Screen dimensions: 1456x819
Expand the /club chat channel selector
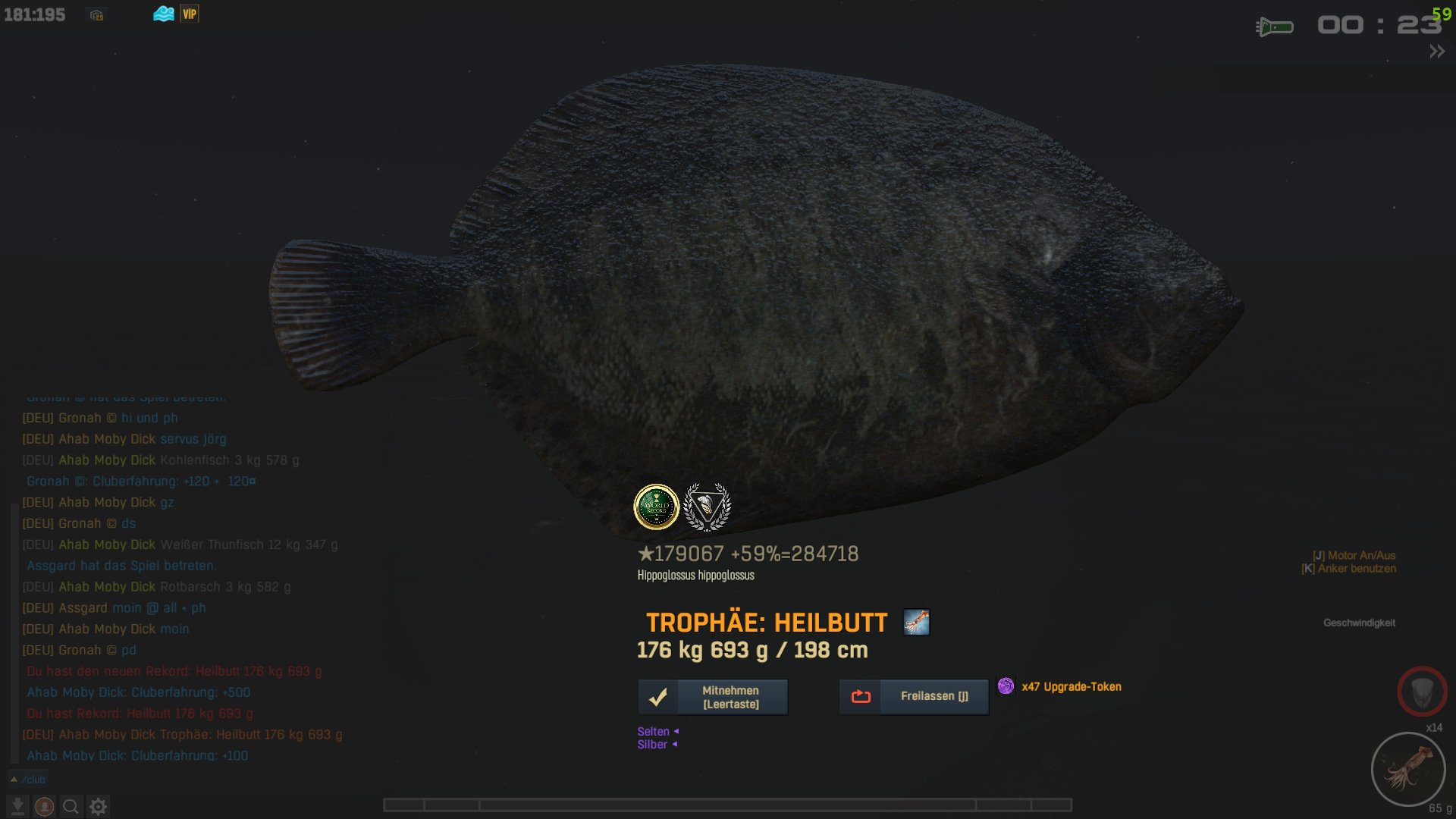[x=27, y=780]
